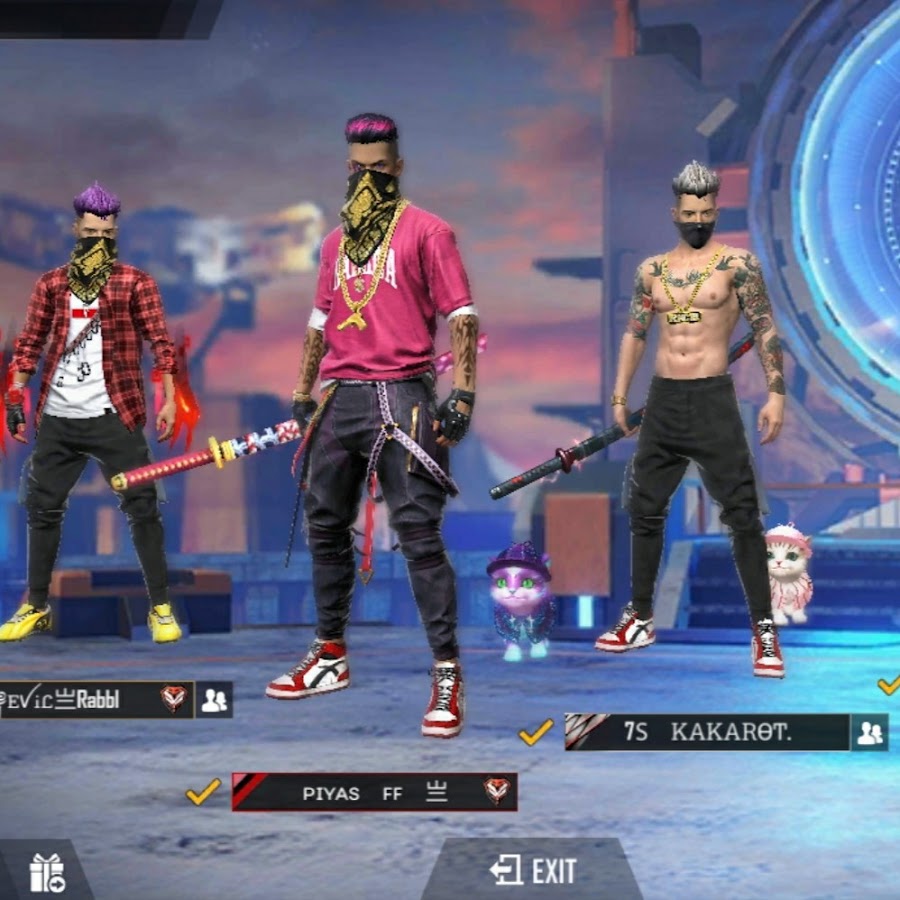Open the gift box icon

point(46,872)
